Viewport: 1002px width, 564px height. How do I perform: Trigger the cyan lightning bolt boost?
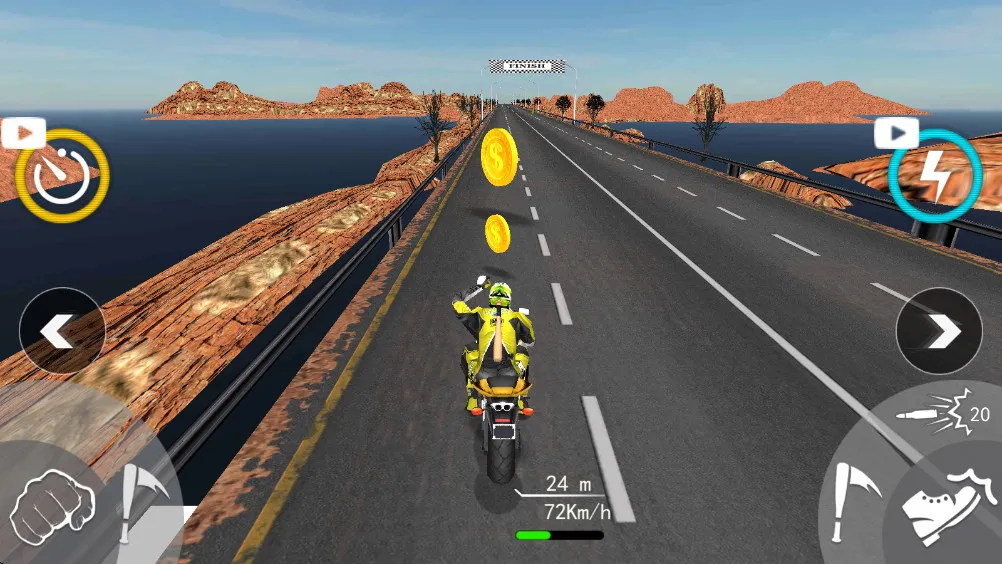934,176
